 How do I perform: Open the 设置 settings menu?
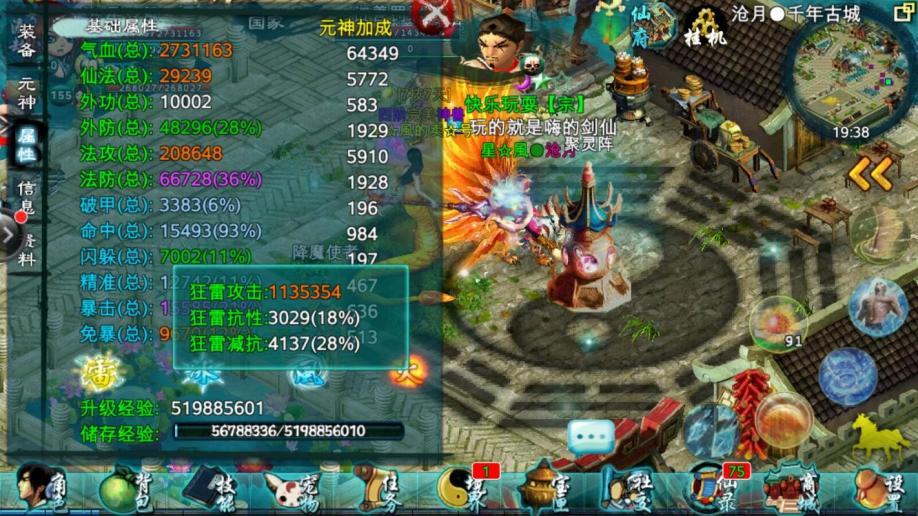click(880, 489)
